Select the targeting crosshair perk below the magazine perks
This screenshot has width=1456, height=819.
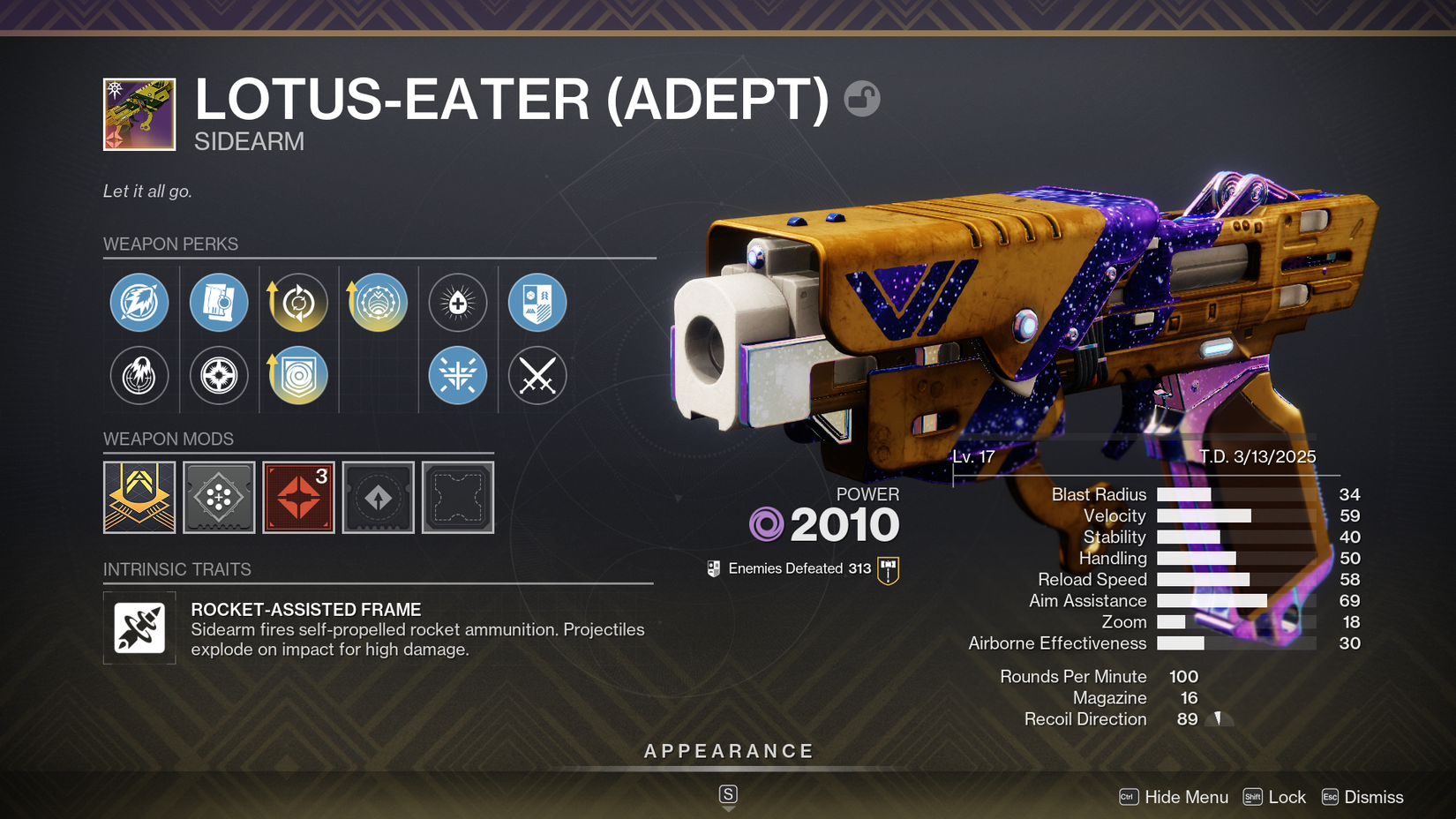219,376
